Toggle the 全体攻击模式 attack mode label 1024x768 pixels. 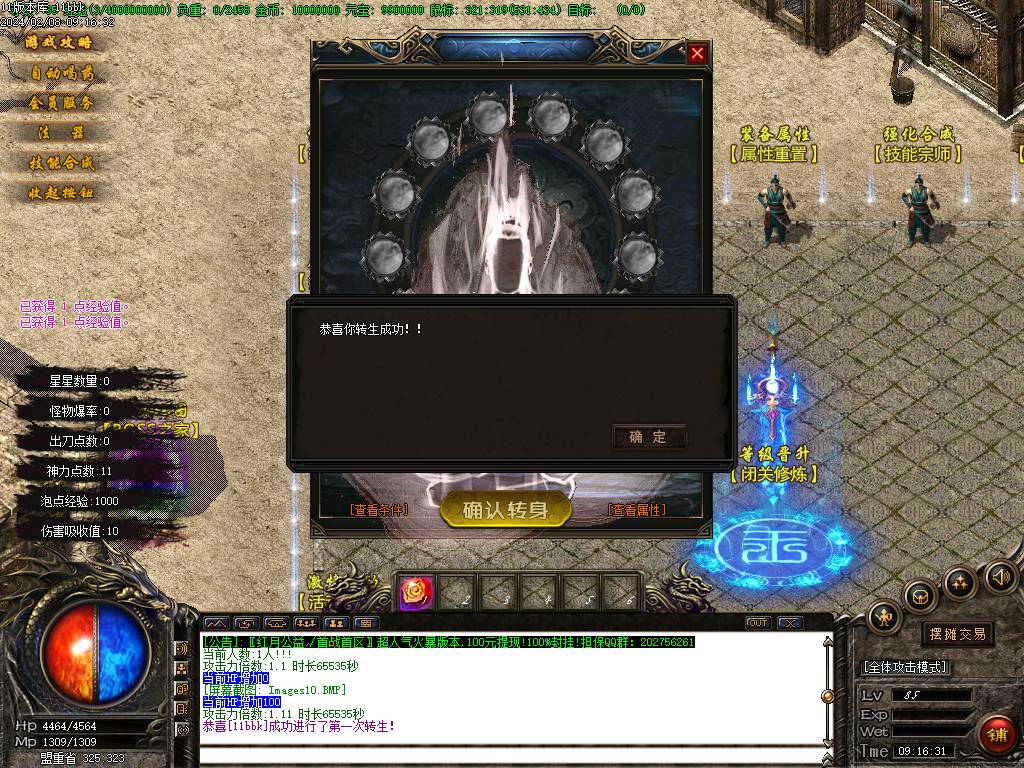(x=905, y=667)
